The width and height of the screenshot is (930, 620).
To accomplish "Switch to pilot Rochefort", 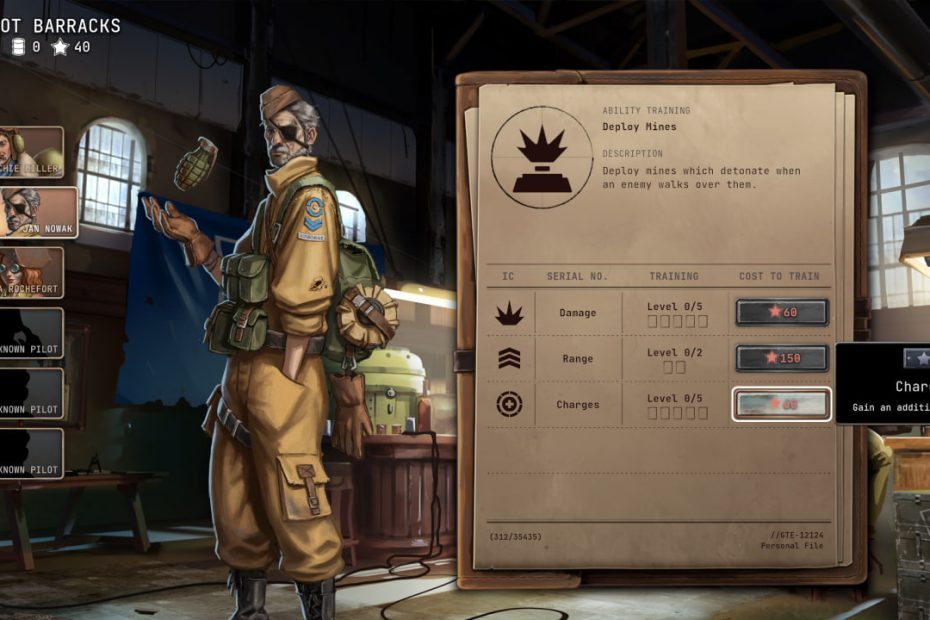I will (30, 272).
